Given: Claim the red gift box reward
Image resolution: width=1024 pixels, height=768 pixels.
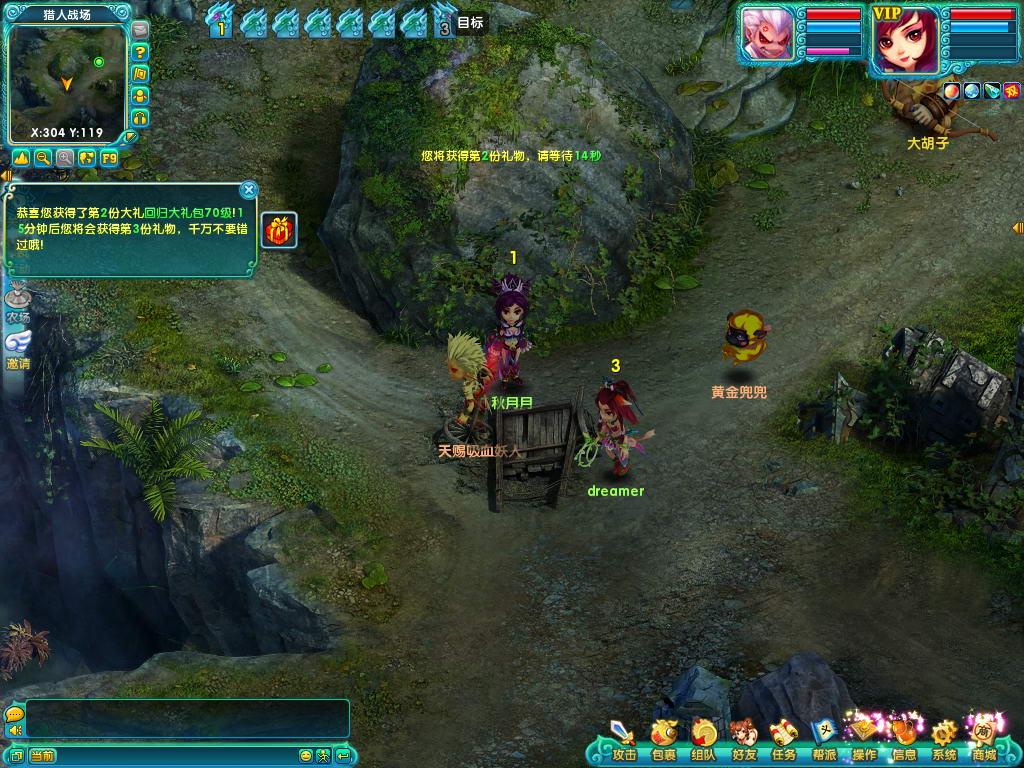Looking at the screenshot, I should pyautogui.click(x=279, y=230).
